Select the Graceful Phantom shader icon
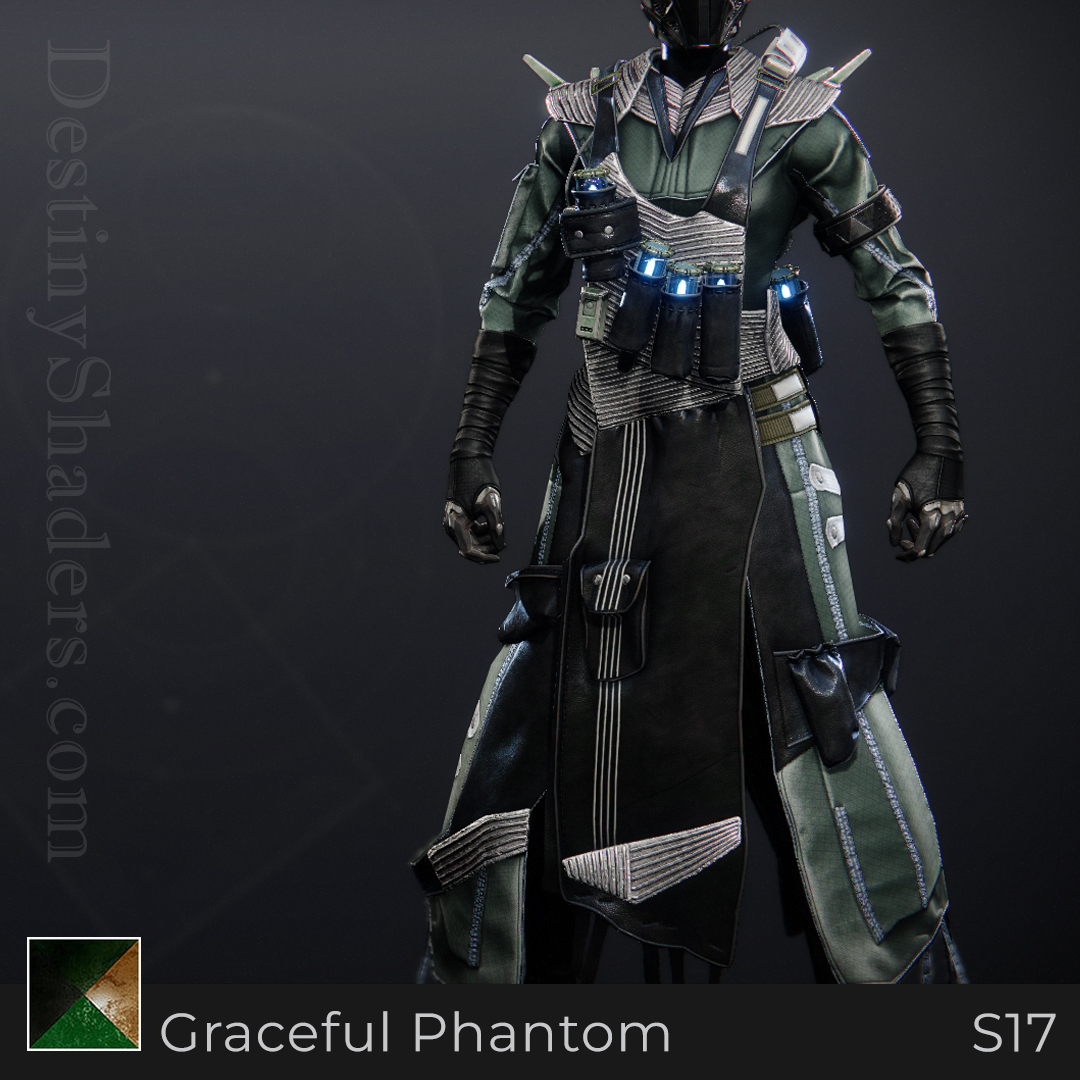The height and width of the screenshot is (1080, 1080). (x=84, y=994)
